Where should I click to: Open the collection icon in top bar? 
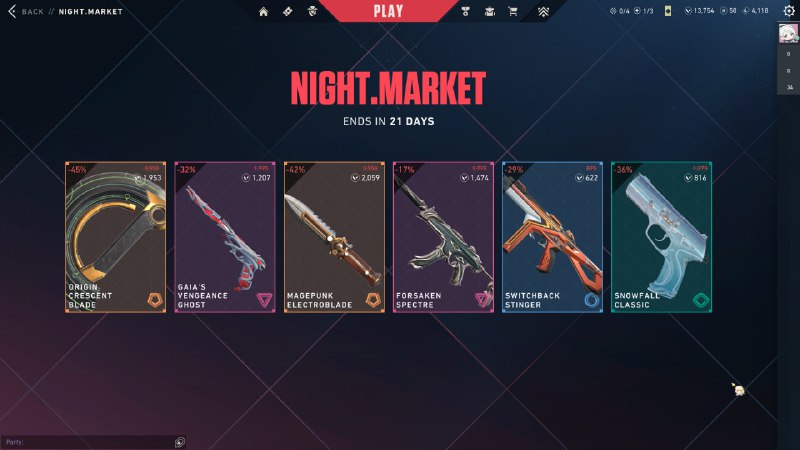490,12
